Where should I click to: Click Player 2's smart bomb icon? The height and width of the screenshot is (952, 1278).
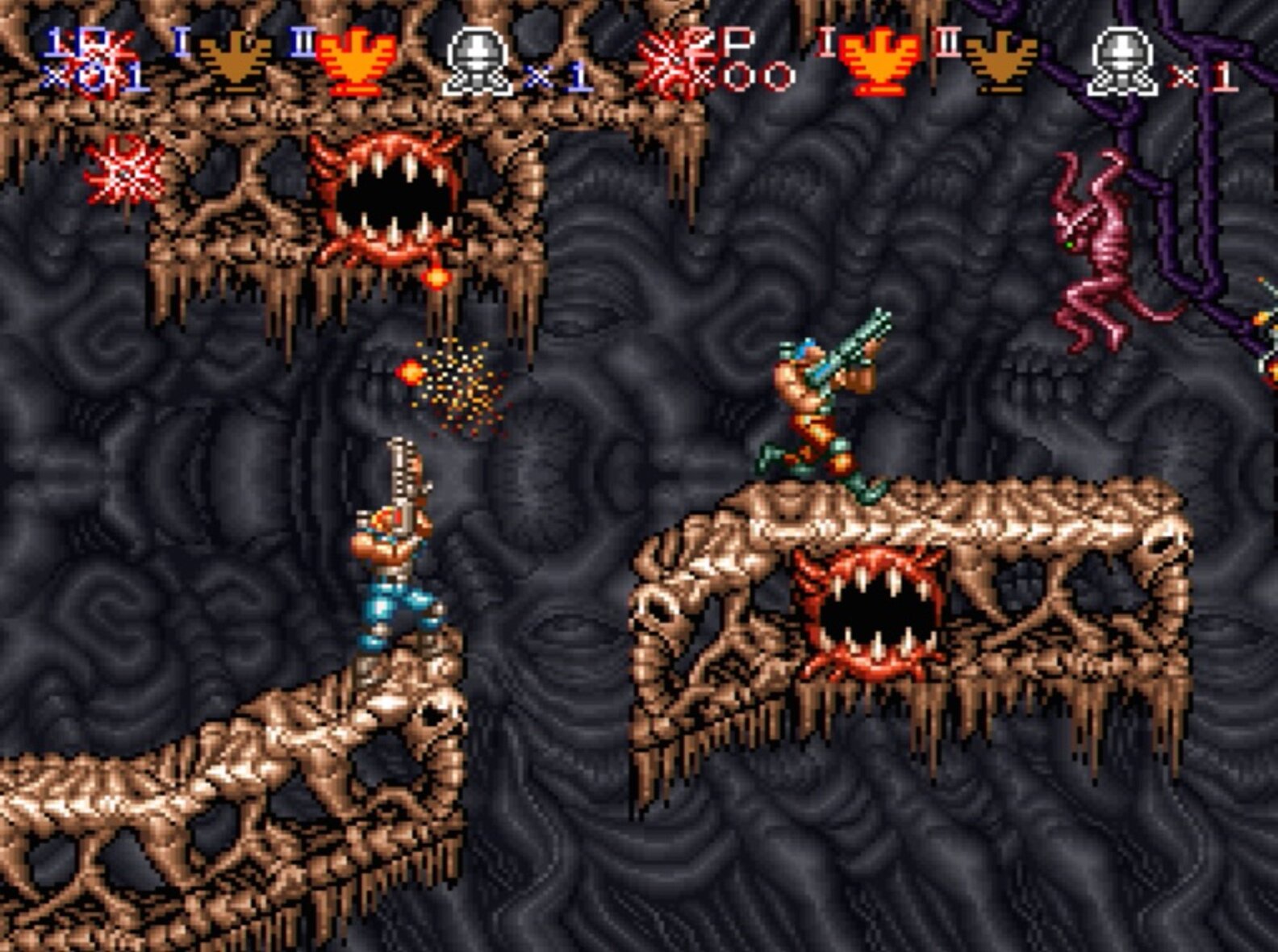point(1121,61)
